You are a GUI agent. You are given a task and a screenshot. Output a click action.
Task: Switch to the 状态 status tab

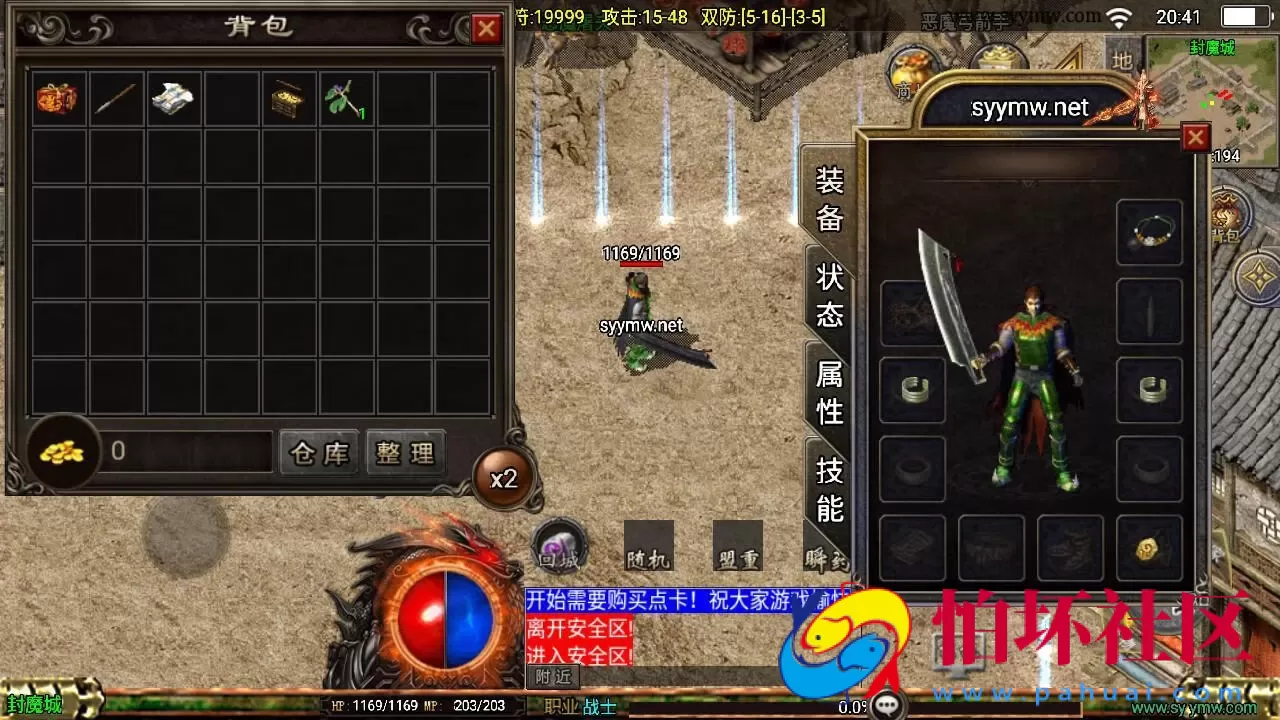828,295
